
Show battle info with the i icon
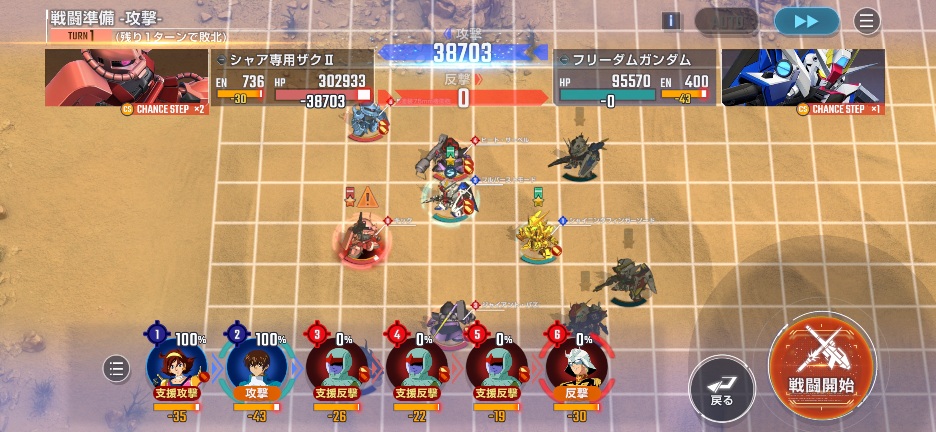click(x=671, y=21)
